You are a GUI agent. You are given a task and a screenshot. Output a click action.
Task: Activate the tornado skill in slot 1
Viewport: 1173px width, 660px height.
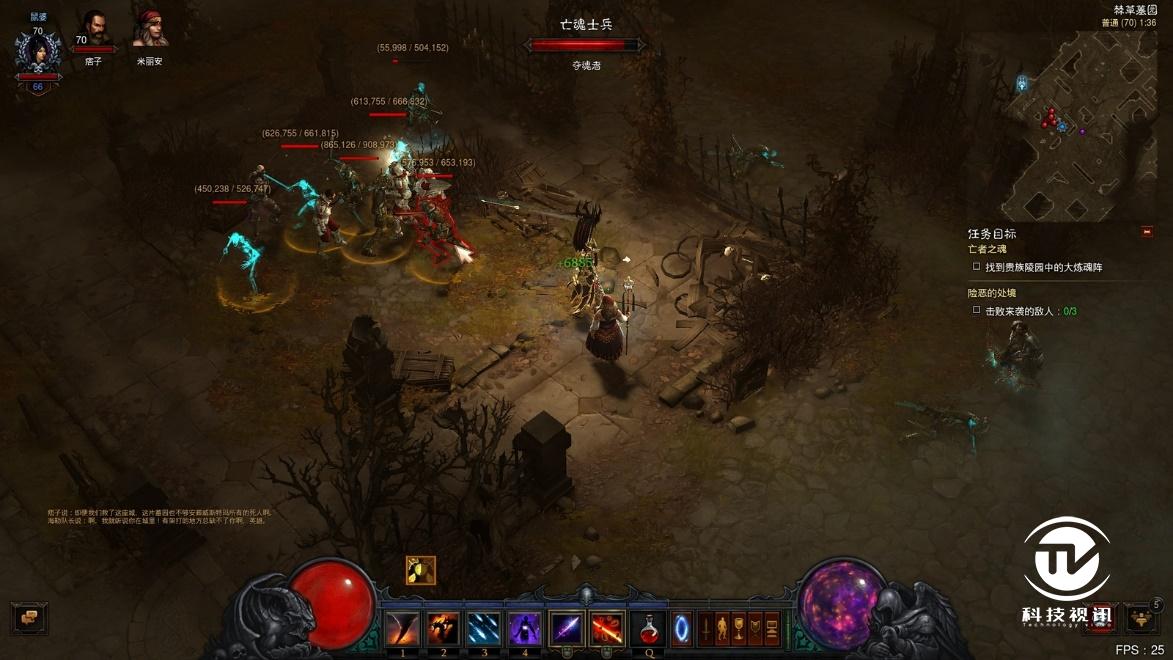tap(403, 629)
